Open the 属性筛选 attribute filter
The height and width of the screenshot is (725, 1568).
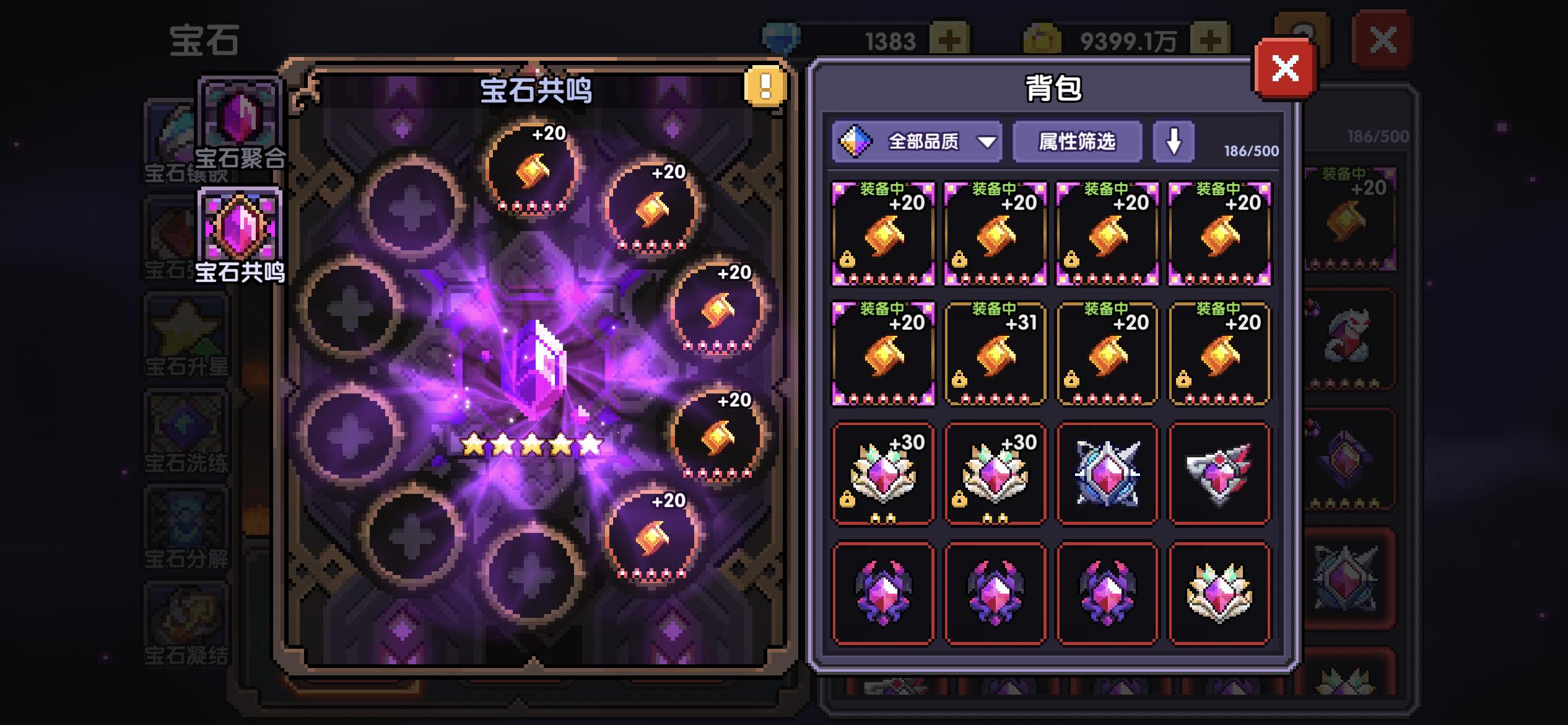[1078, 142]
